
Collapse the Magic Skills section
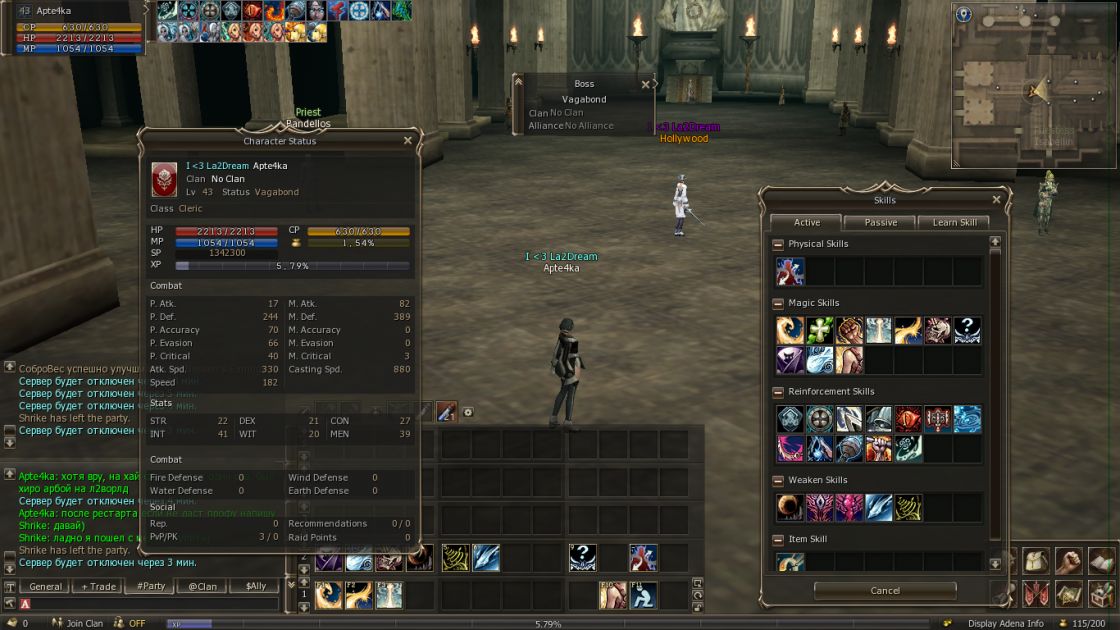click(x=779, y=303)
